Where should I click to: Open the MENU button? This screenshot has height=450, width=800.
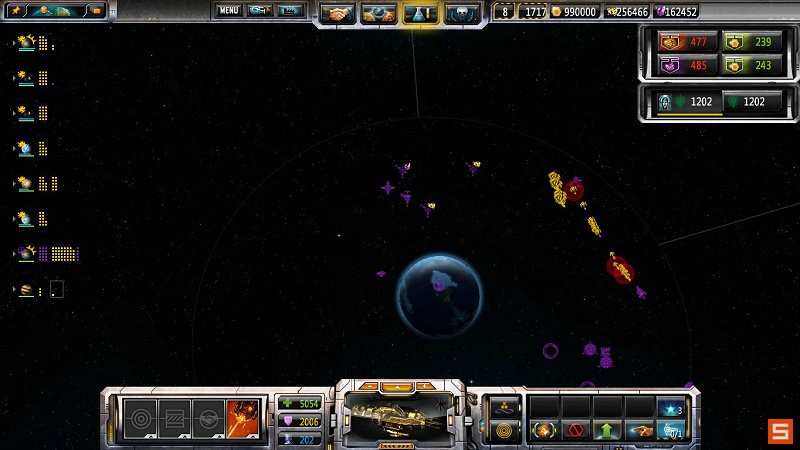click(229, 11)
